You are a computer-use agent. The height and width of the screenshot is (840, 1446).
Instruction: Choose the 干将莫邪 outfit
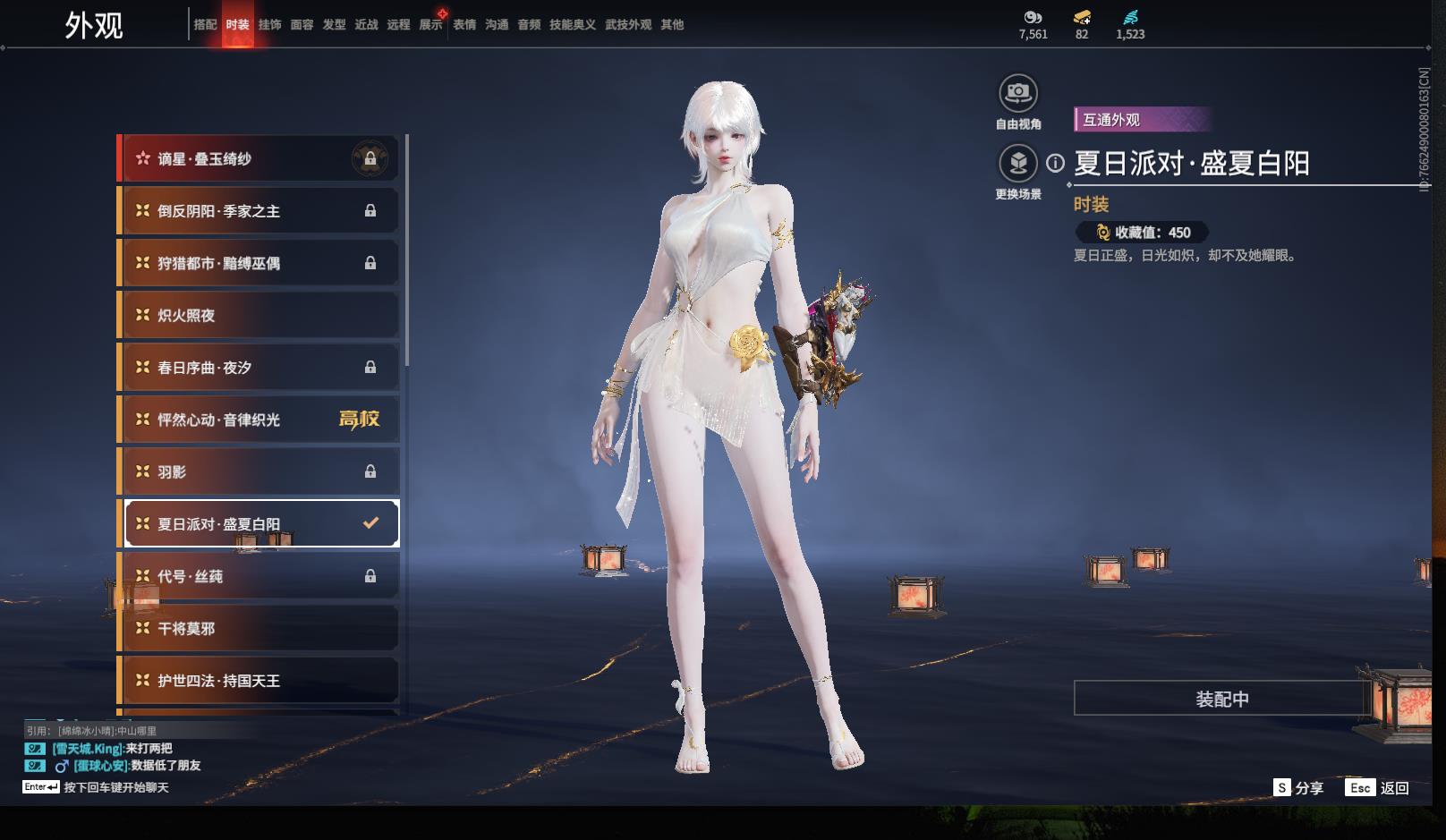[259, 628]
